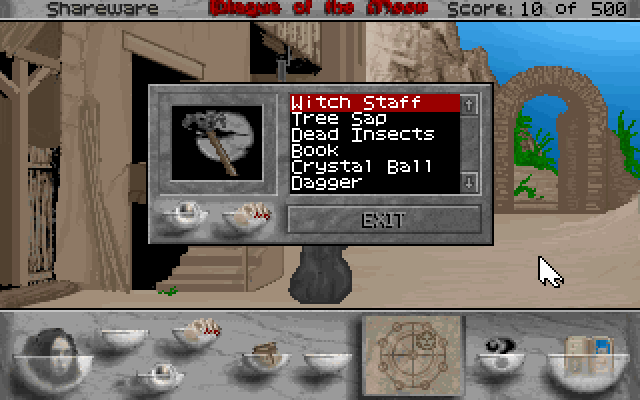Click the inventory list's up arrow
640x400 pixels.
pyautogui.click(x=470, y=102)
